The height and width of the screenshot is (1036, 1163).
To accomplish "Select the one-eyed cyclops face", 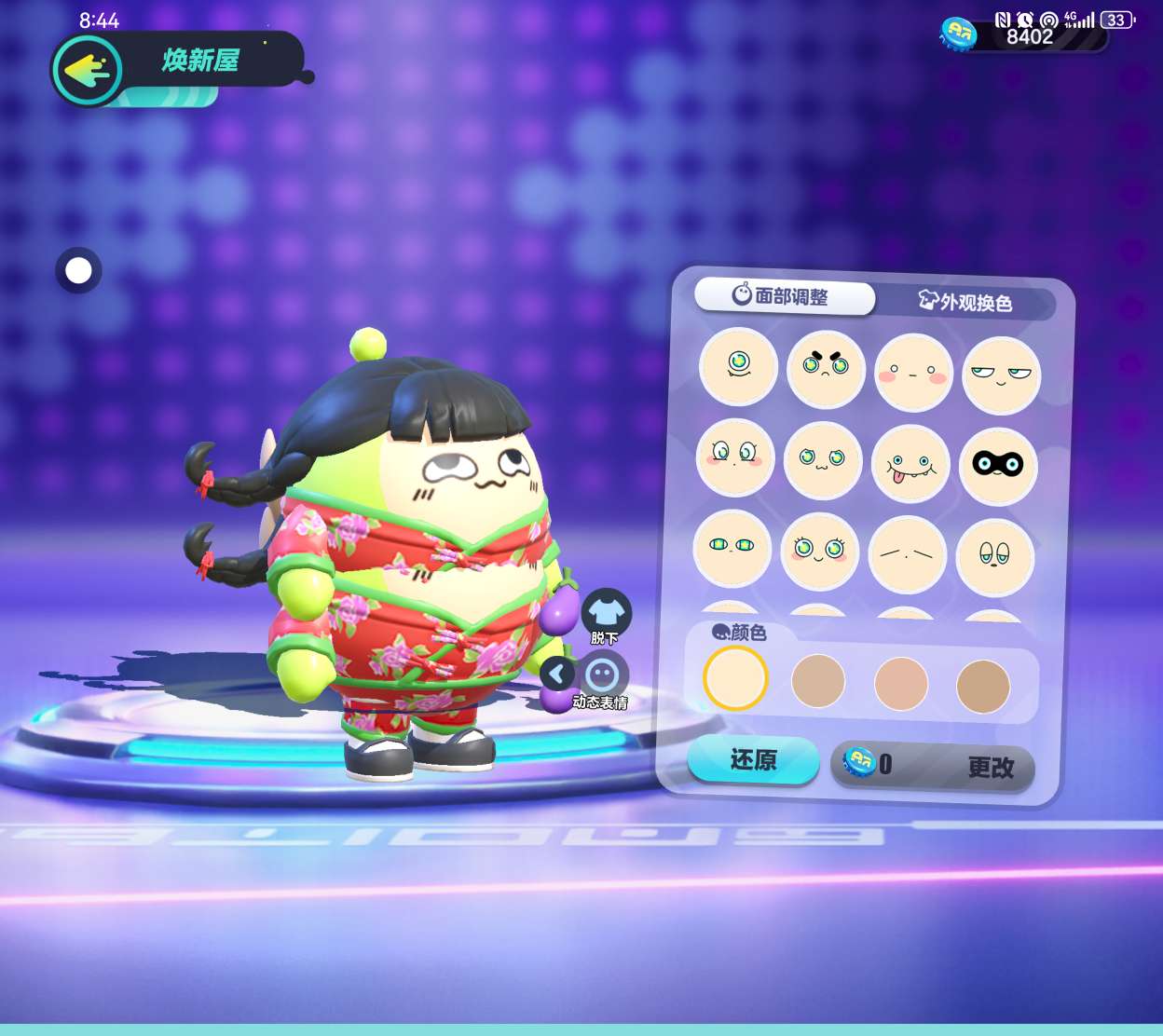I will [x=738, y=366].
